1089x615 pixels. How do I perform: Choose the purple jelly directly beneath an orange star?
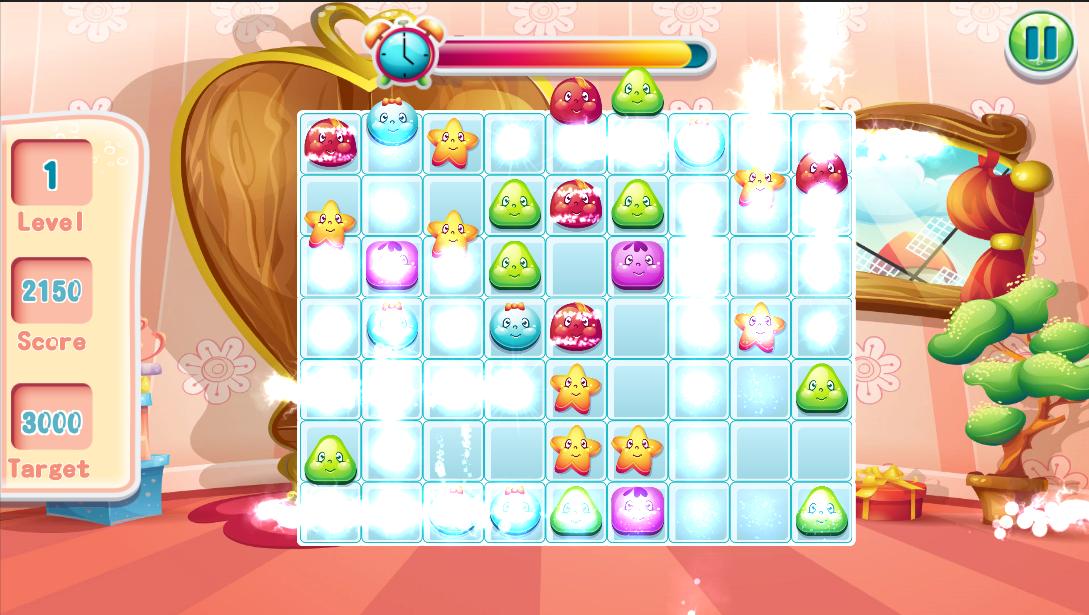coord(637,509)
